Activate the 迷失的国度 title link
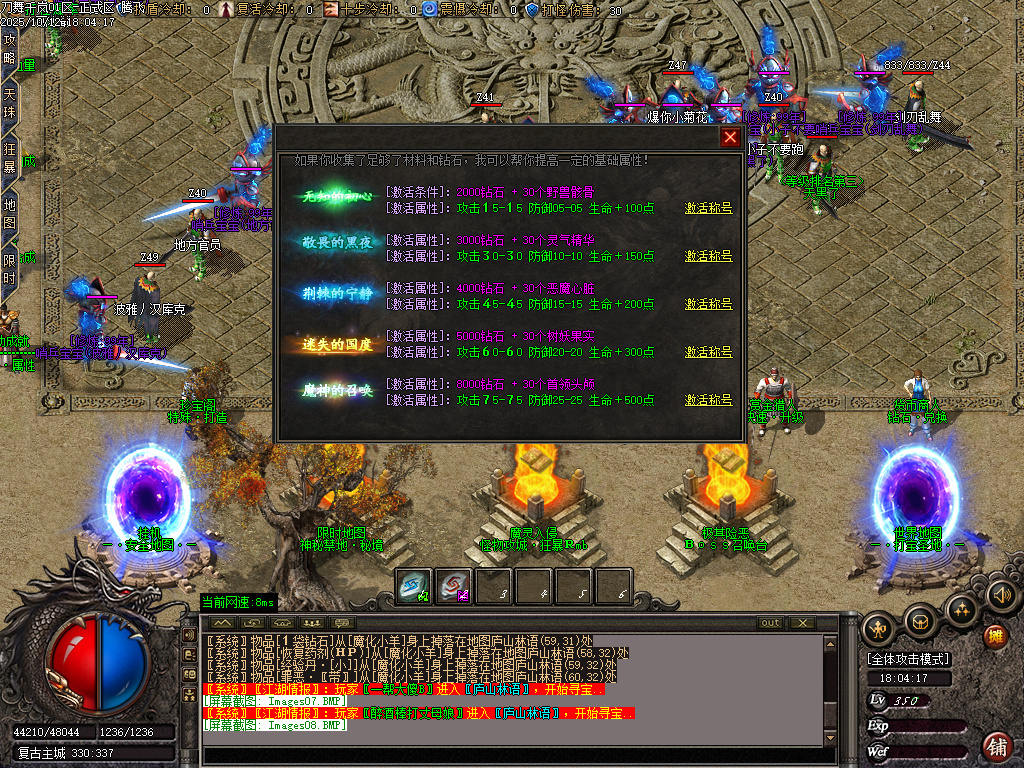Screen dimensions: 1024x768 (x=708, y=352)
